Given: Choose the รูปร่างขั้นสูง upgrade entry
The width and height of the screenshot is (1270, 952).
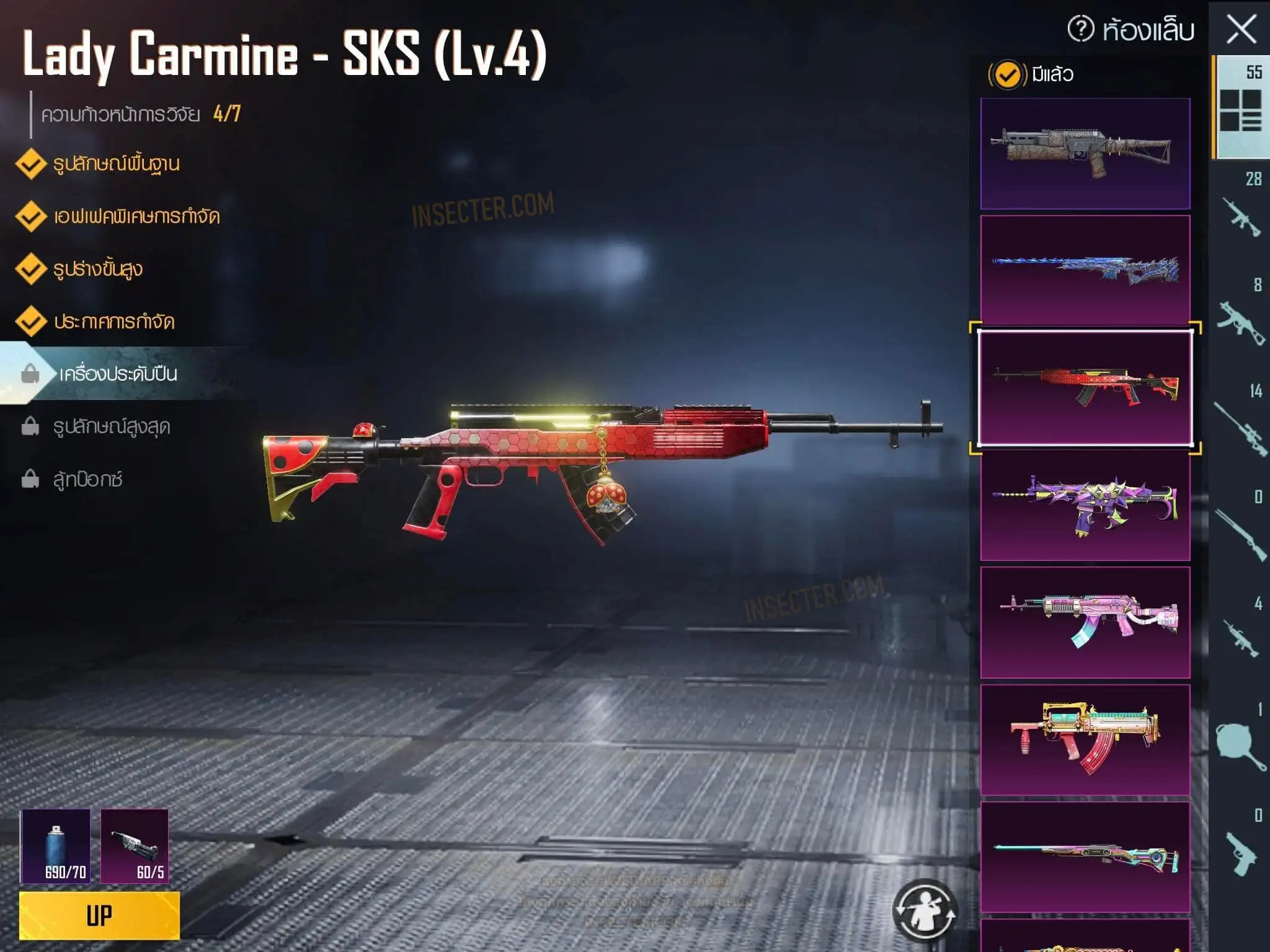Looking at the screenshot, I should tap(97, 270).
